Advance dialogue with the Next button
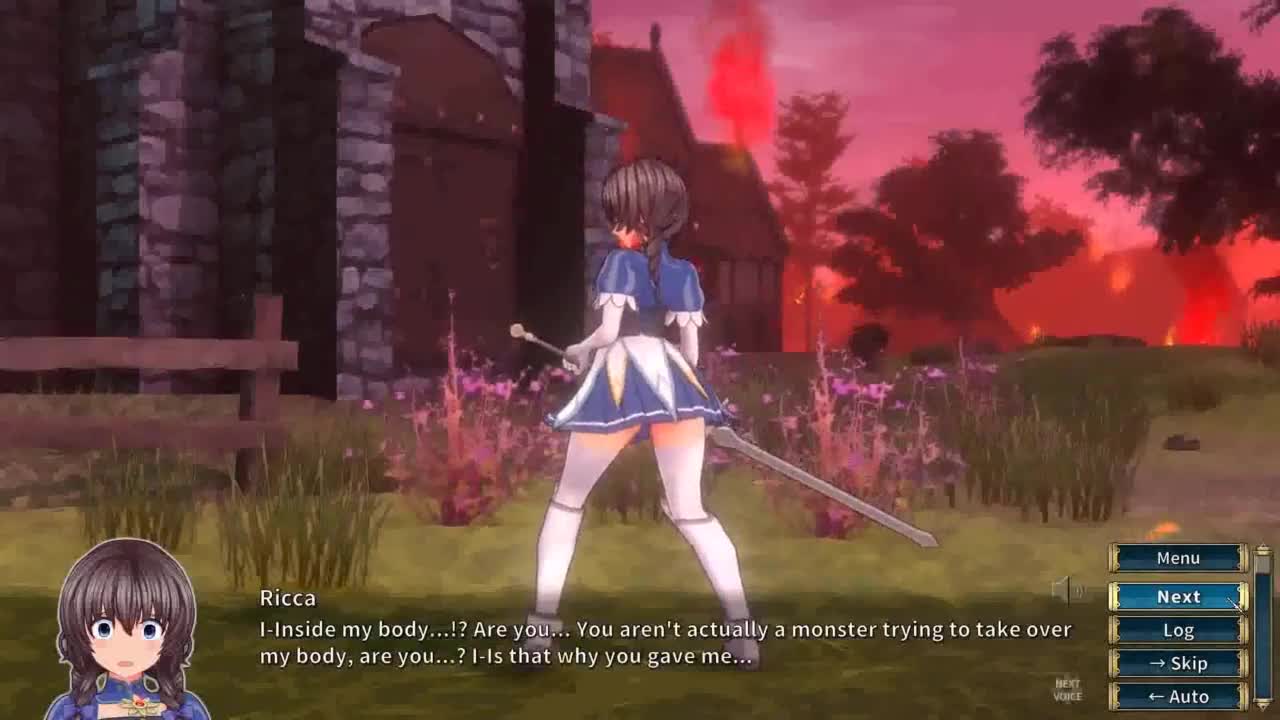The width and height of the screenshot is (1280, 720). coord(1178,596)
